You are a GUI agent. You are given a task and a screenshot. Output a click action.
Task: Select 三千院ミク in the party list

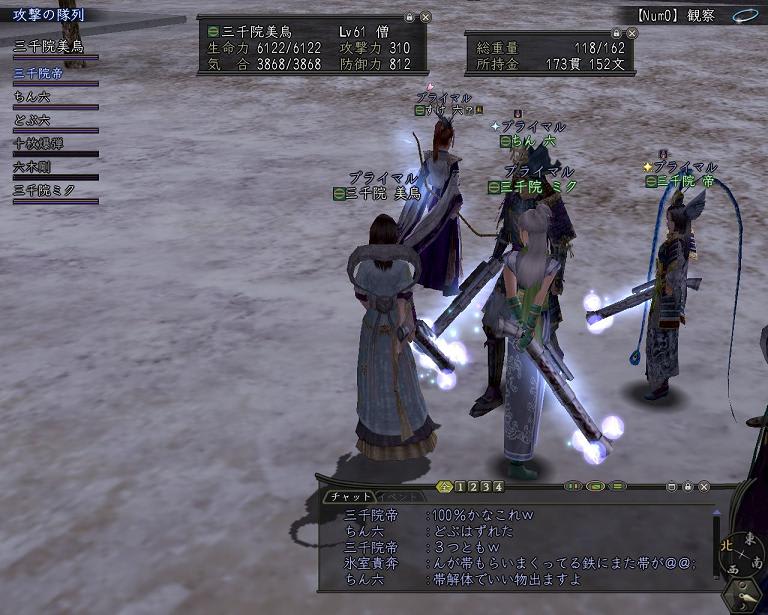pos(44,190)
